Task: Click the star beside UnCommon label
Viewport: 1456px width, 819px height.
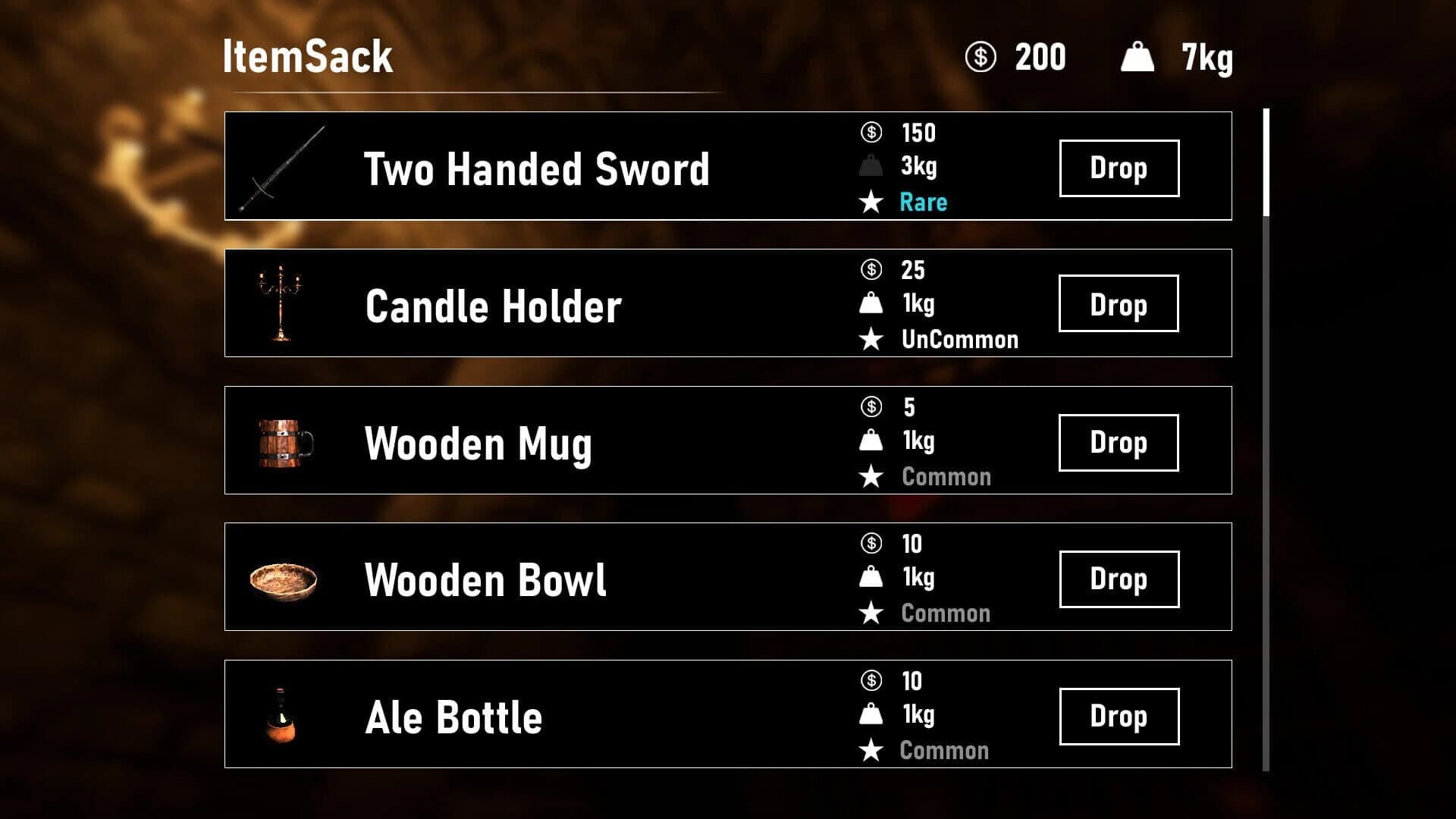Action: point(871,339)
